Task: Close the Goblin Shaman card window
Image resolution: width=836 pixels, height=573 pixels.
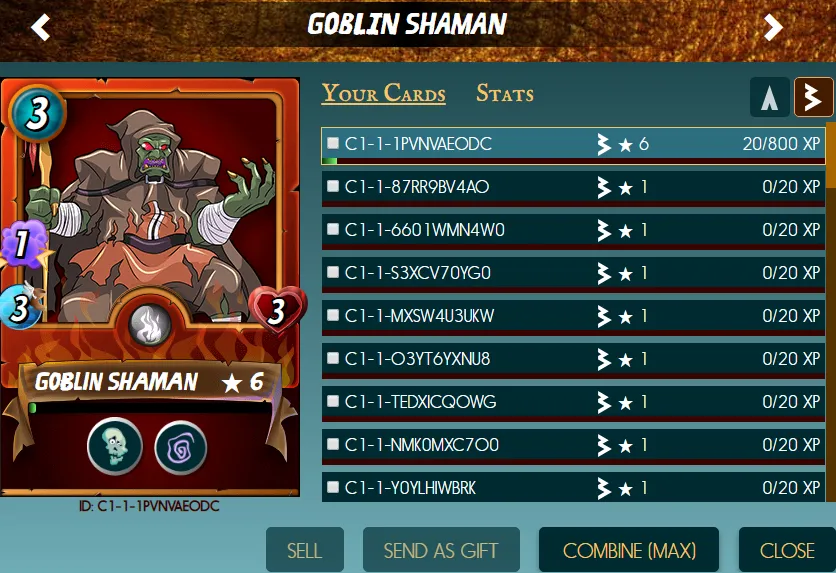Action: 787,550
